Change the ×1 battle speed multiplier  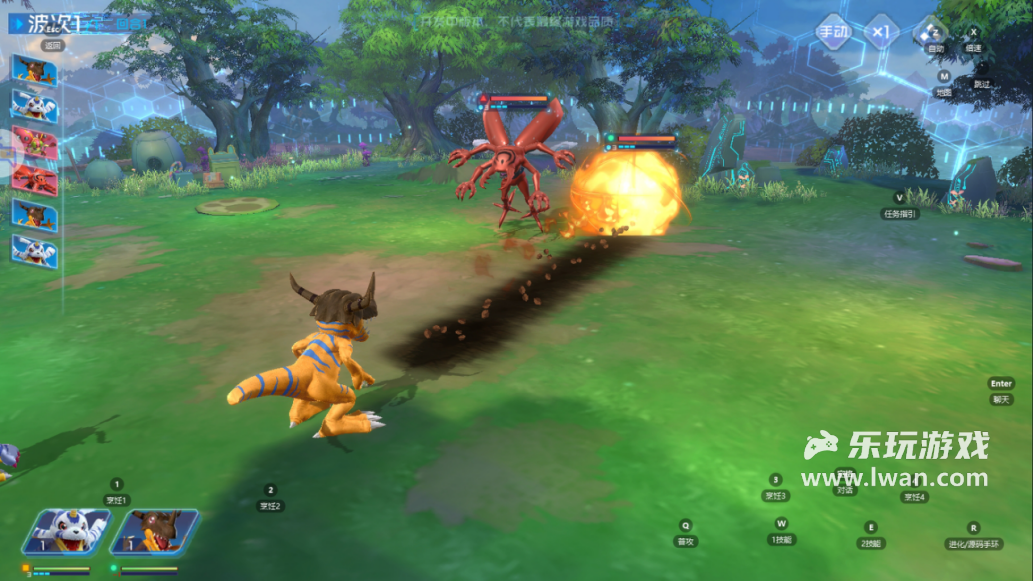(x=880, y=31)
